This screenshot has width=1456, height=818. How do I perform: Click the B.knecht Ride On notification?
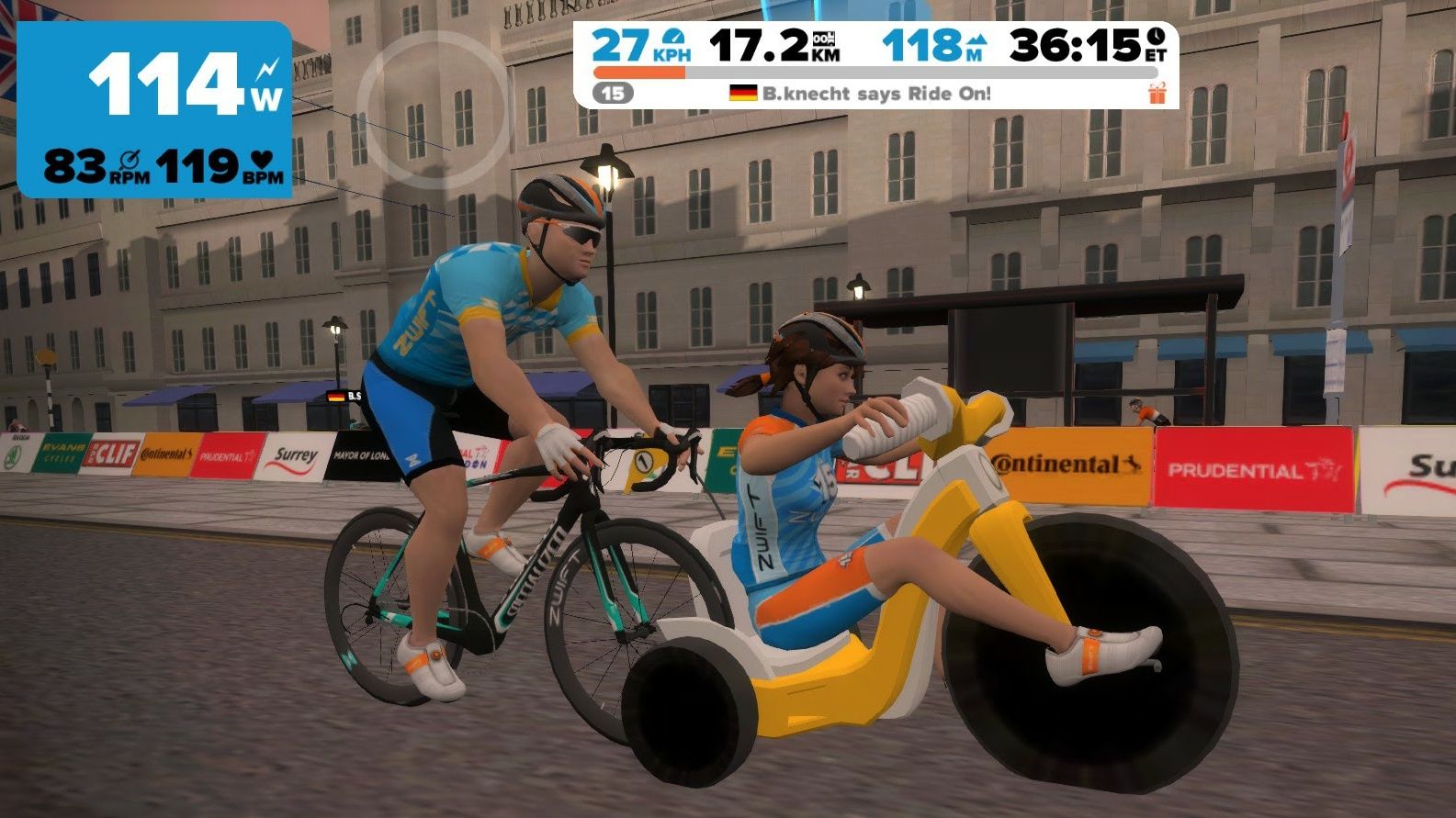pos(862,94)
